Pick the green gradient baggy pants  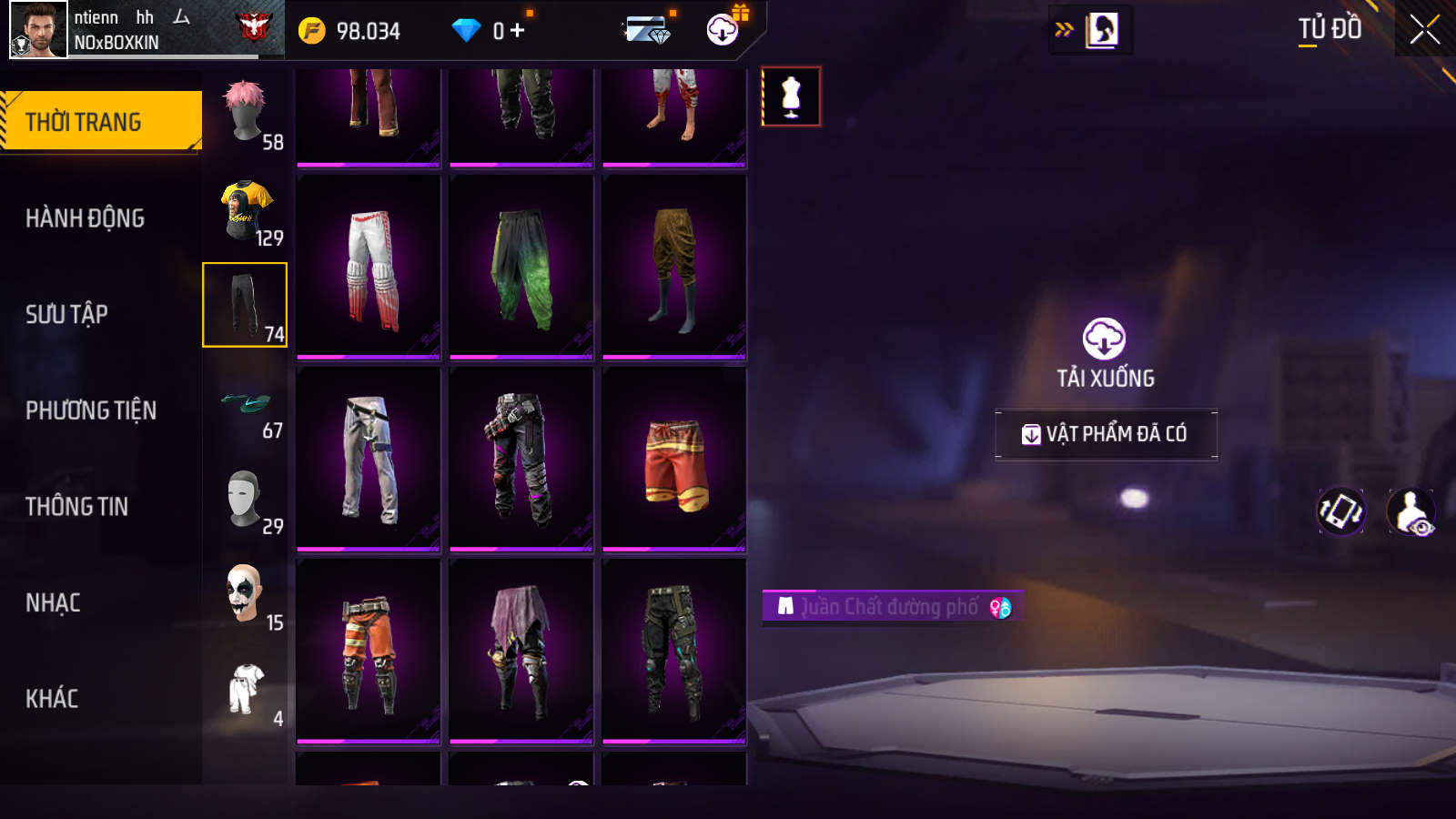521,267
